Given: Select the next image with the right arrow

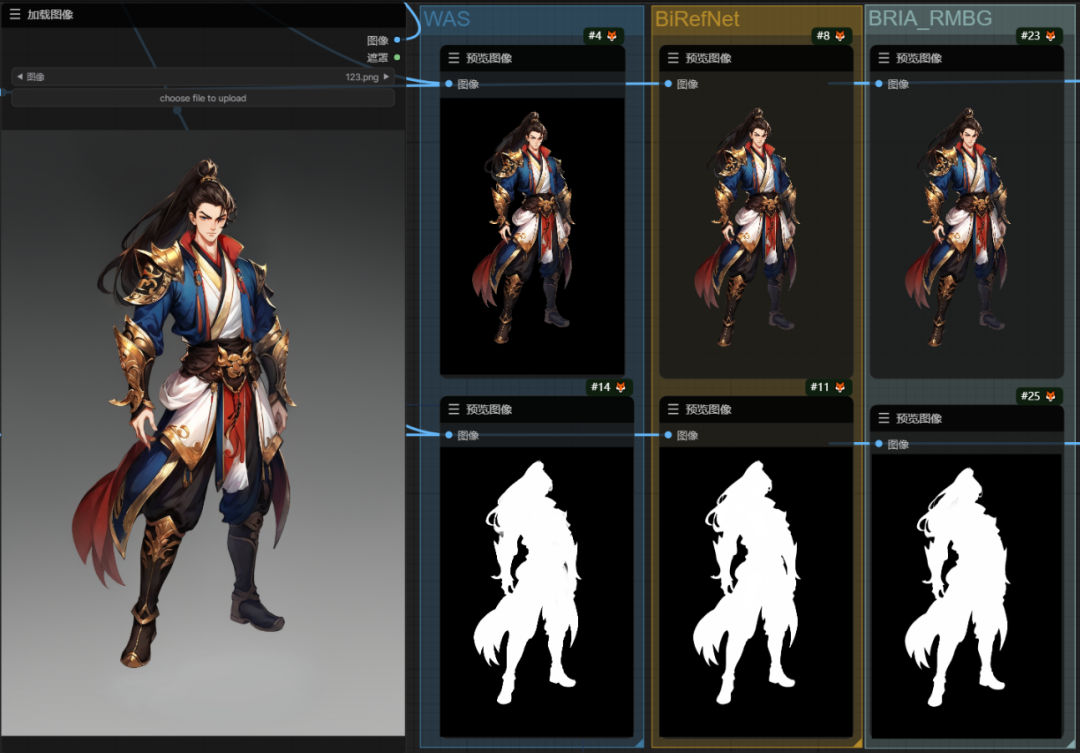Looking at the screenshot, I should tap(387, 76).
